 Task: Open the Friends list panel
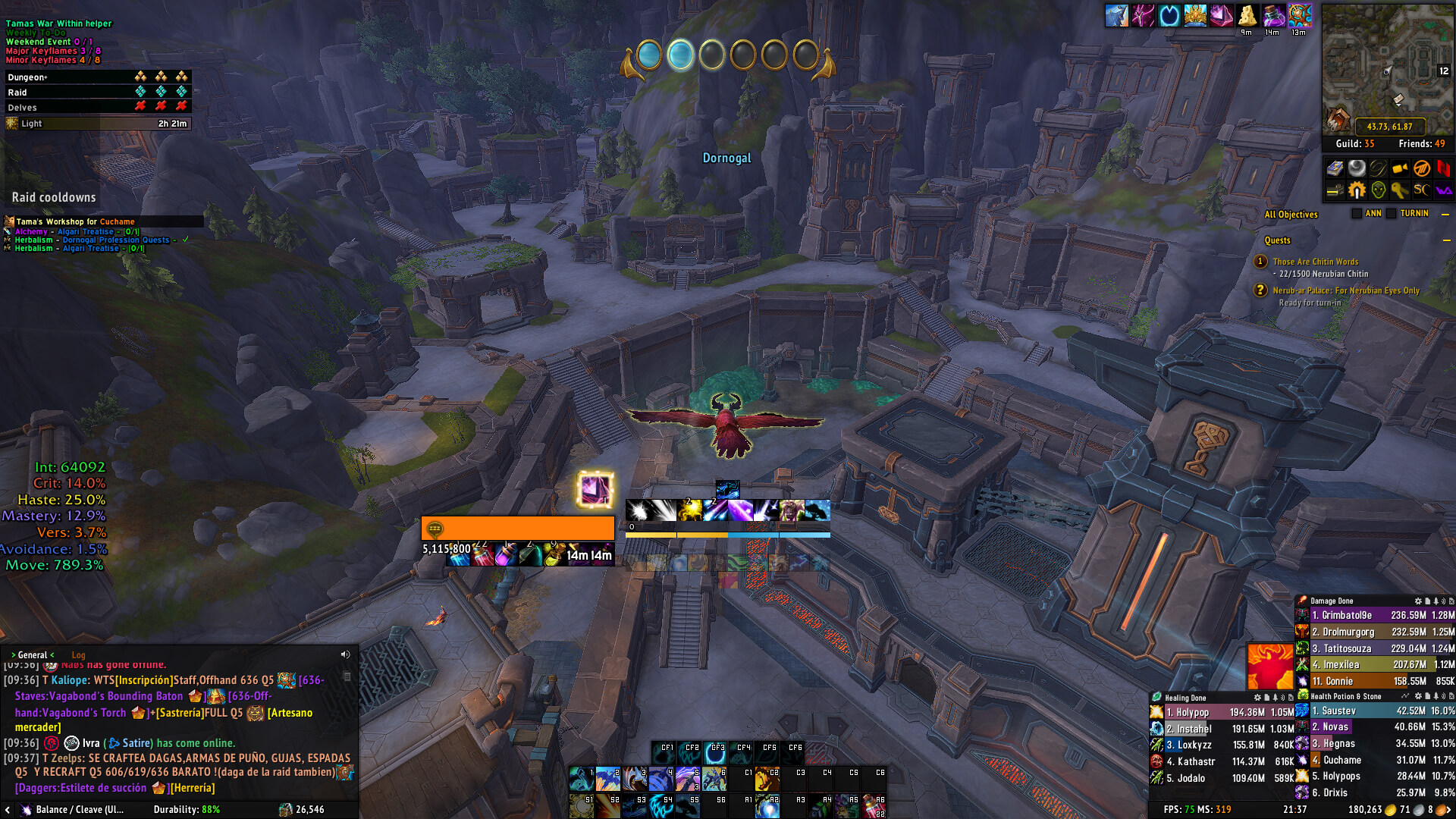pyautogui.click(x=1421, y=143)
